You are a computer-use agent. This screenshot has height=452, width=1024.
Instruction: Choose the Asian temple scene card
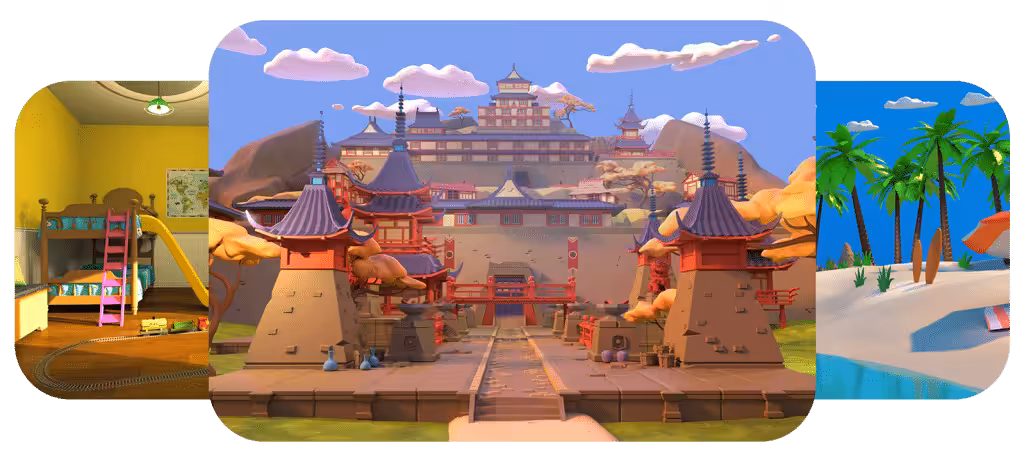point(512,230)
